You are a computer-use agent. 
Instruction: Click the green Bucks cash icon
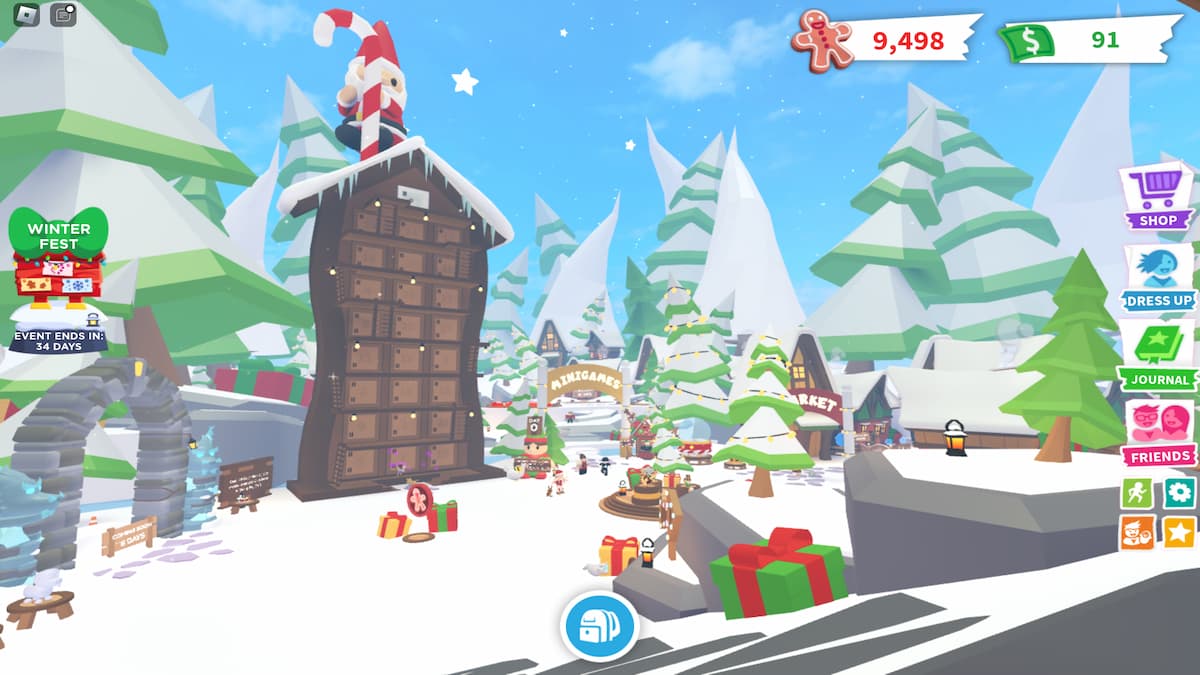[1027, 41]
